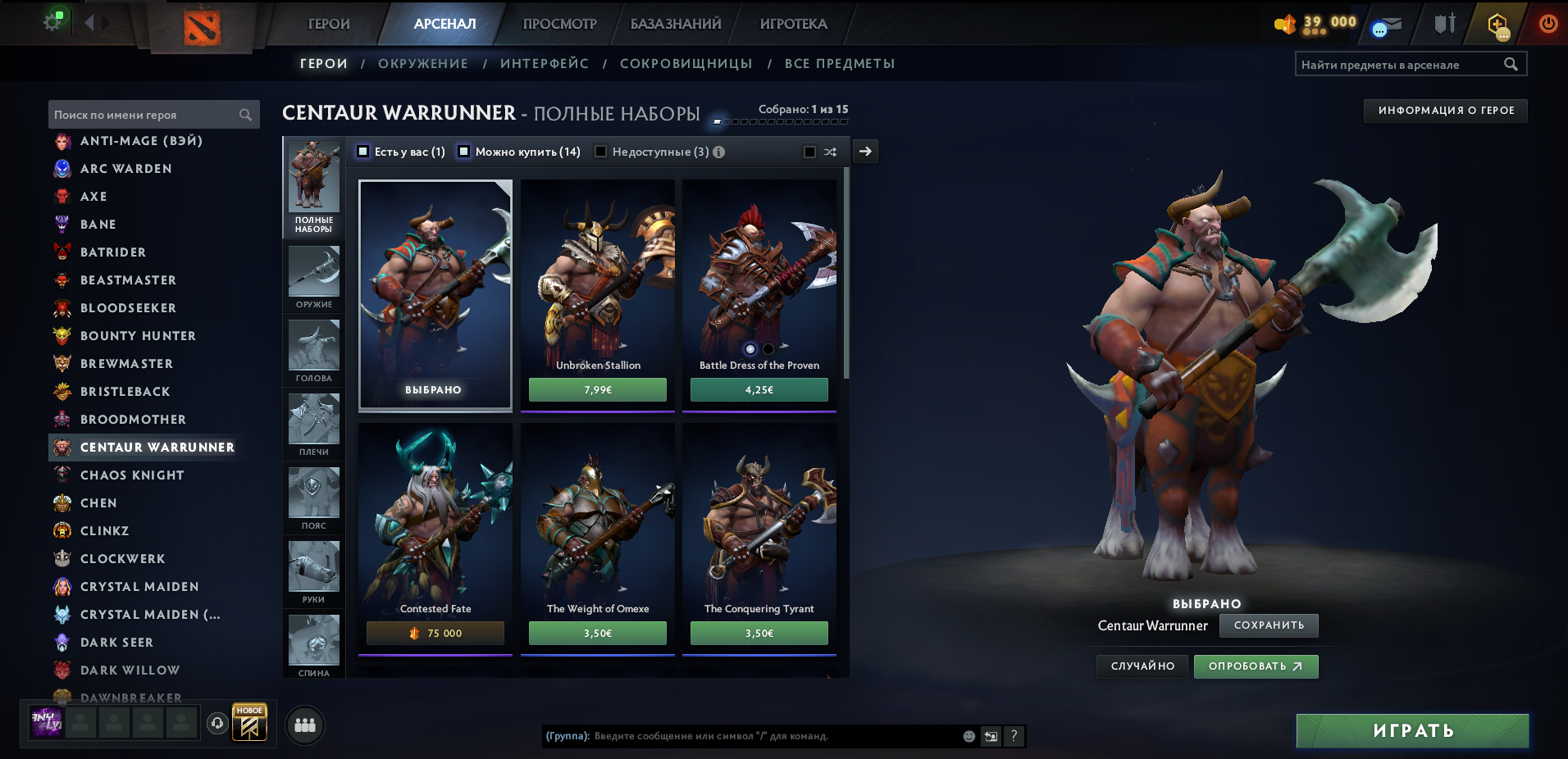
Task: Select the ГОЛОВА head slot category
Action: (314, 349)
